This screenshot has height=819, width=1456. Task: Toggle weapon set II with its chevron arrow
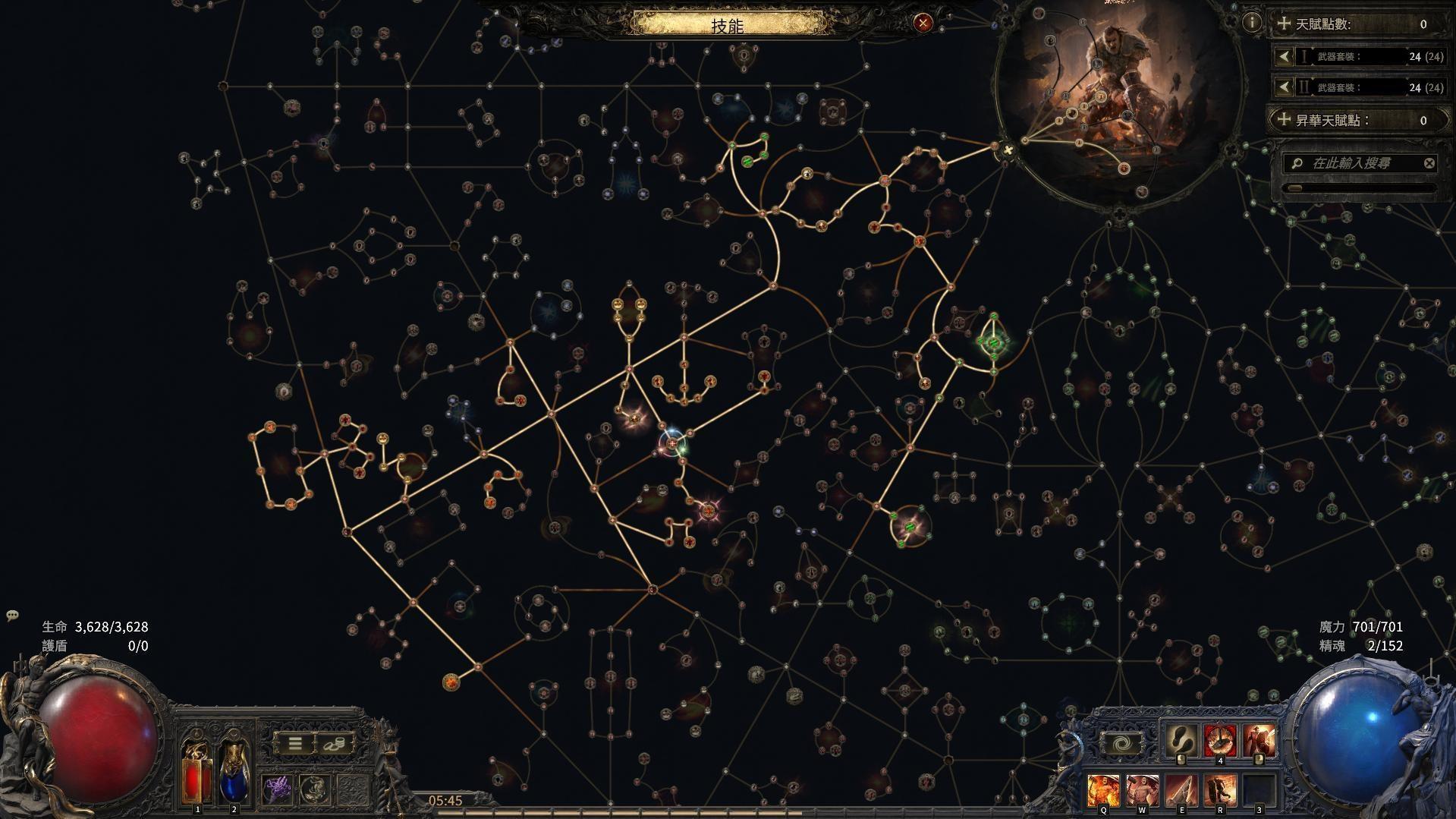pyautogui.click(x=1283, y=87)
